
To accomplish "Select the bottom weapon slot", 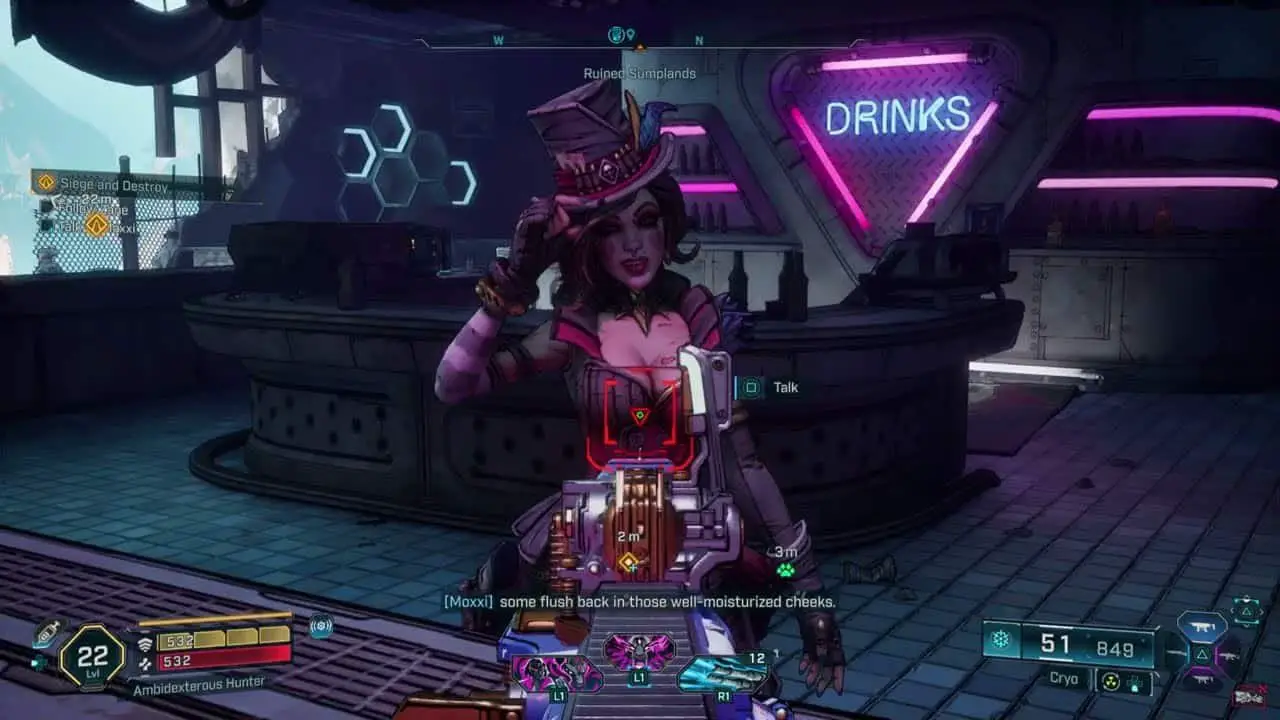I will [x=1201, y=682].
